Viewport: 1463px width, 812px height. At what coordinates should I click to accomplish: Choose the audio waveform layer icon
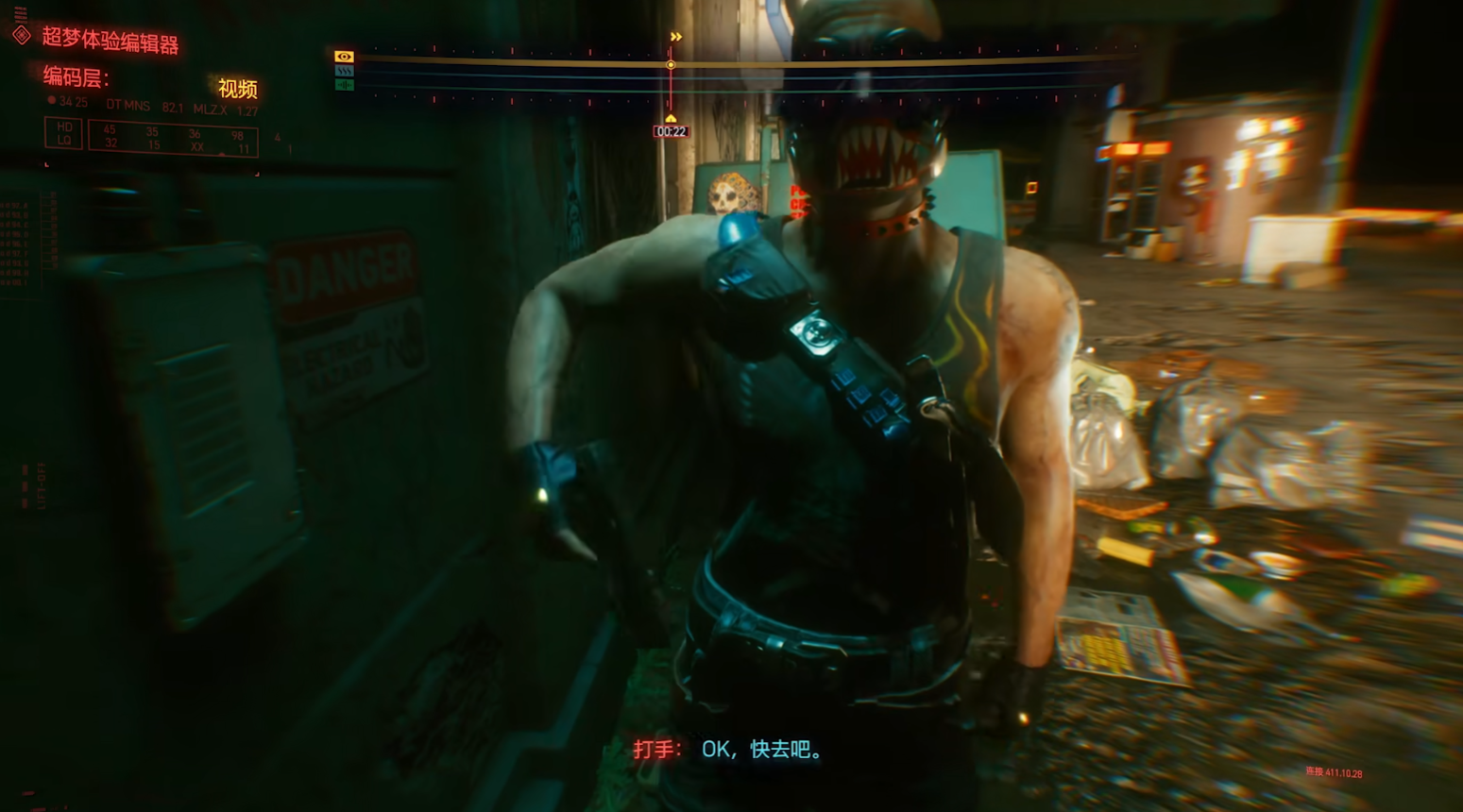coord(344,85)
